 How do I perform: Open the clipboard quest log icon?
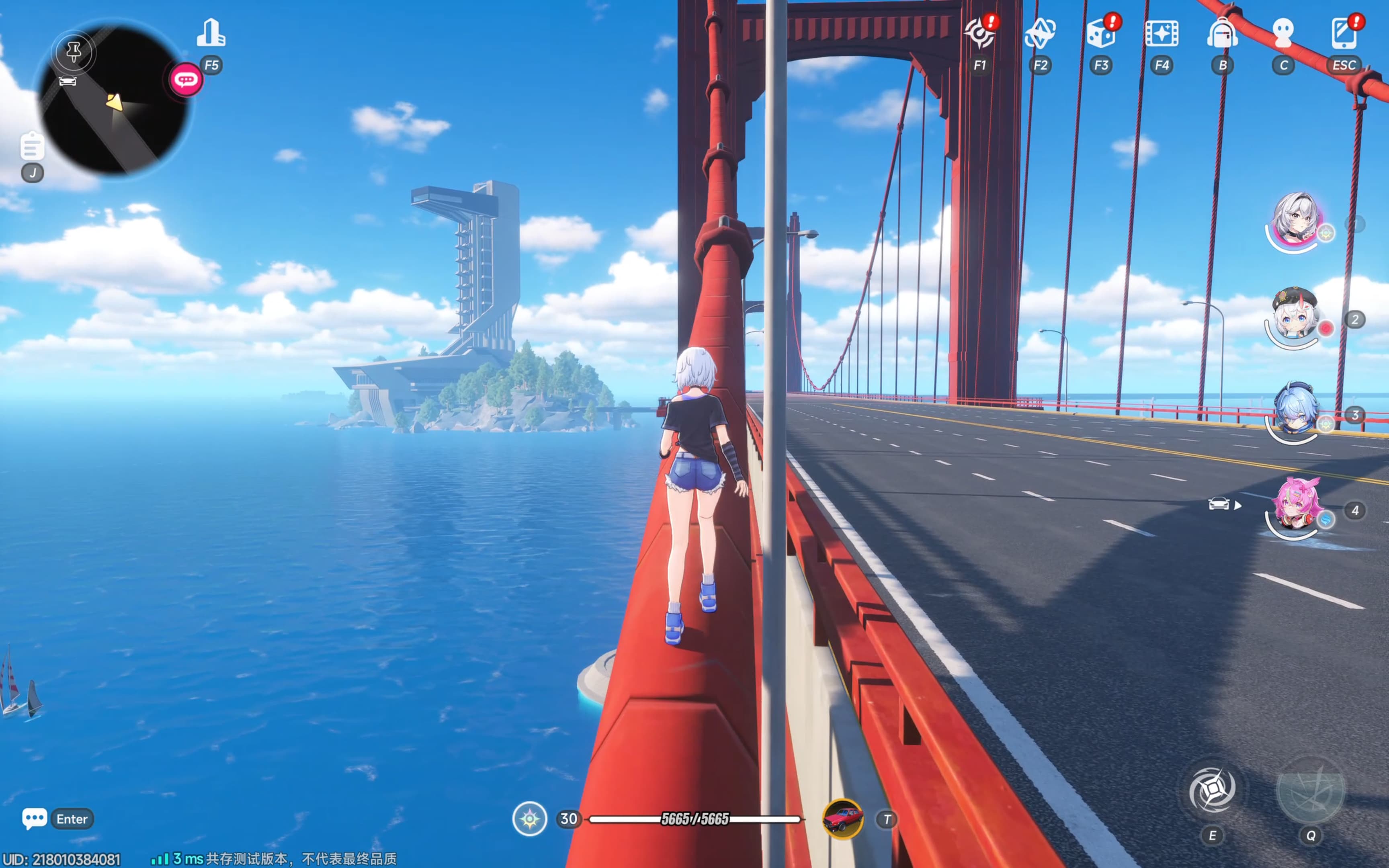pyautogui.click(x=32, y=146)
